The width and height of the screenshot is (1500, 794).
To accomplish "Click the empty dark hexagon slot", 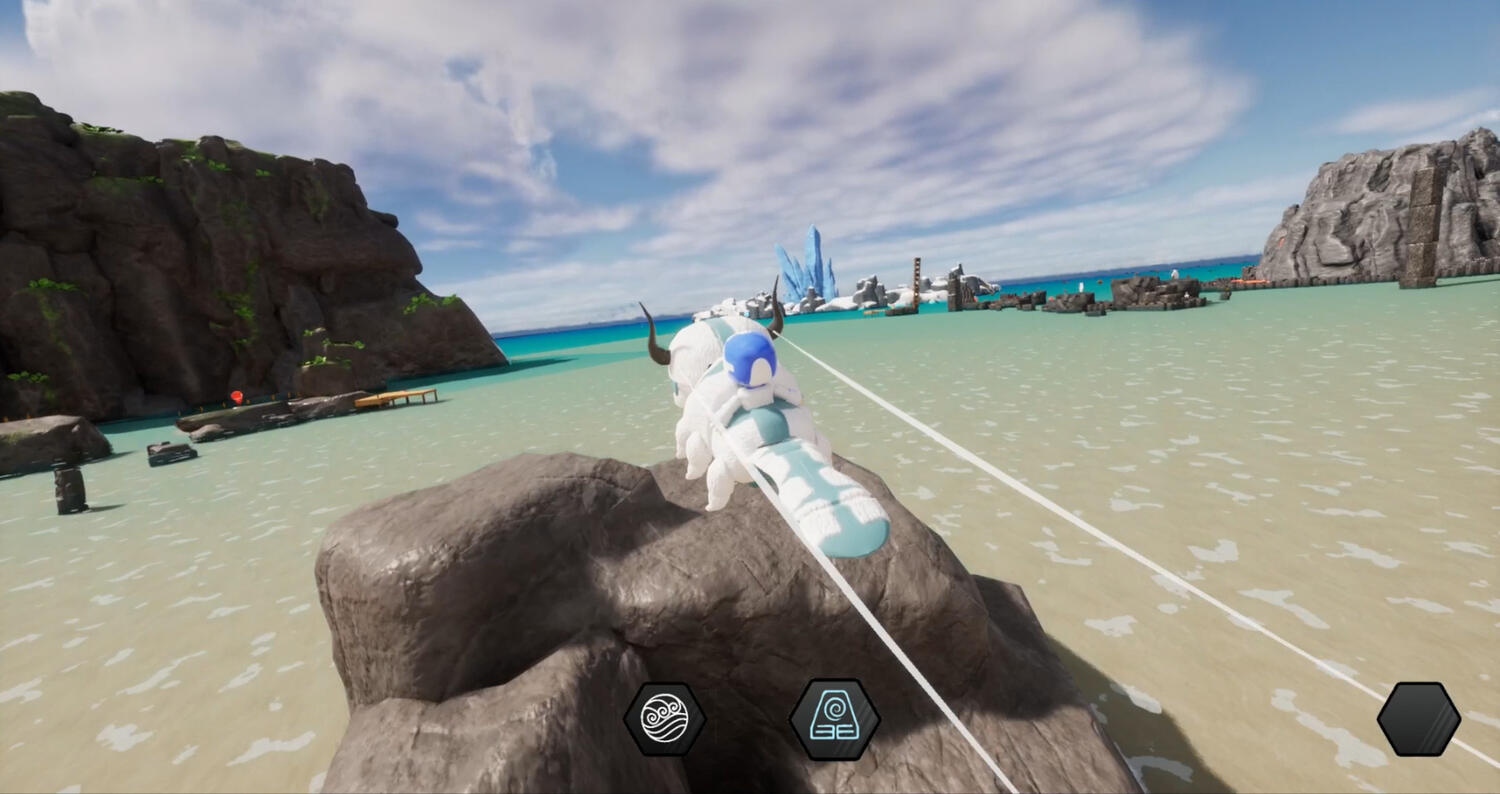I will tap(1418, 719).
